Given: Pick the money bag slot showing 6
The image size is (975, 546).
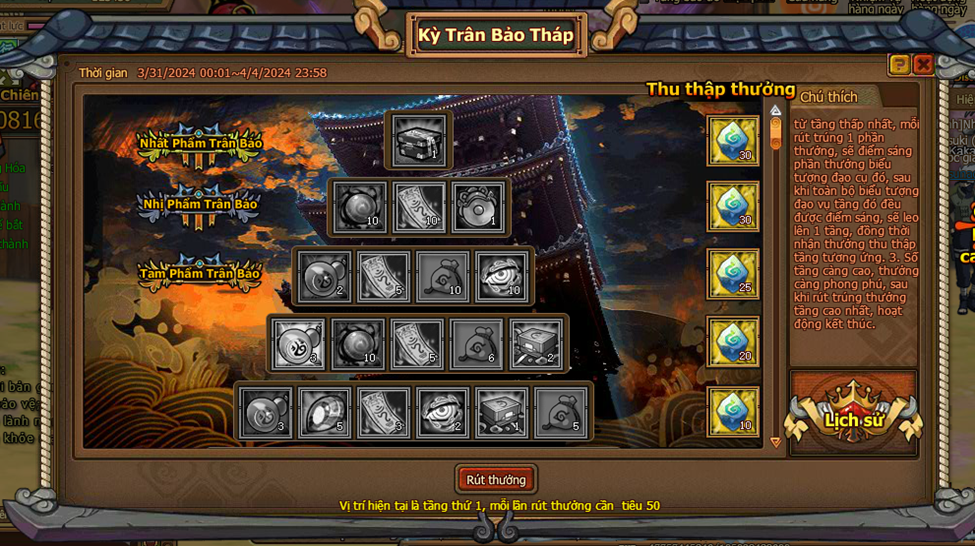Looking at the screenshot, I should 477,344.
